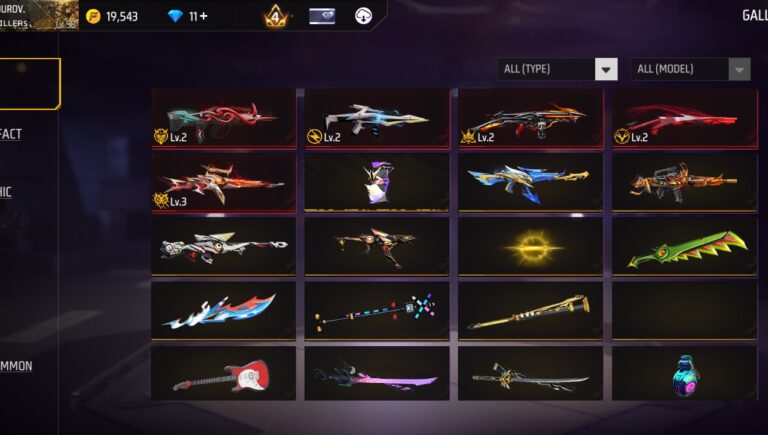This screenshot has width=768, height=435.
Task: Select the blue and gold rifle skin
Action: [x=530, y=181]
